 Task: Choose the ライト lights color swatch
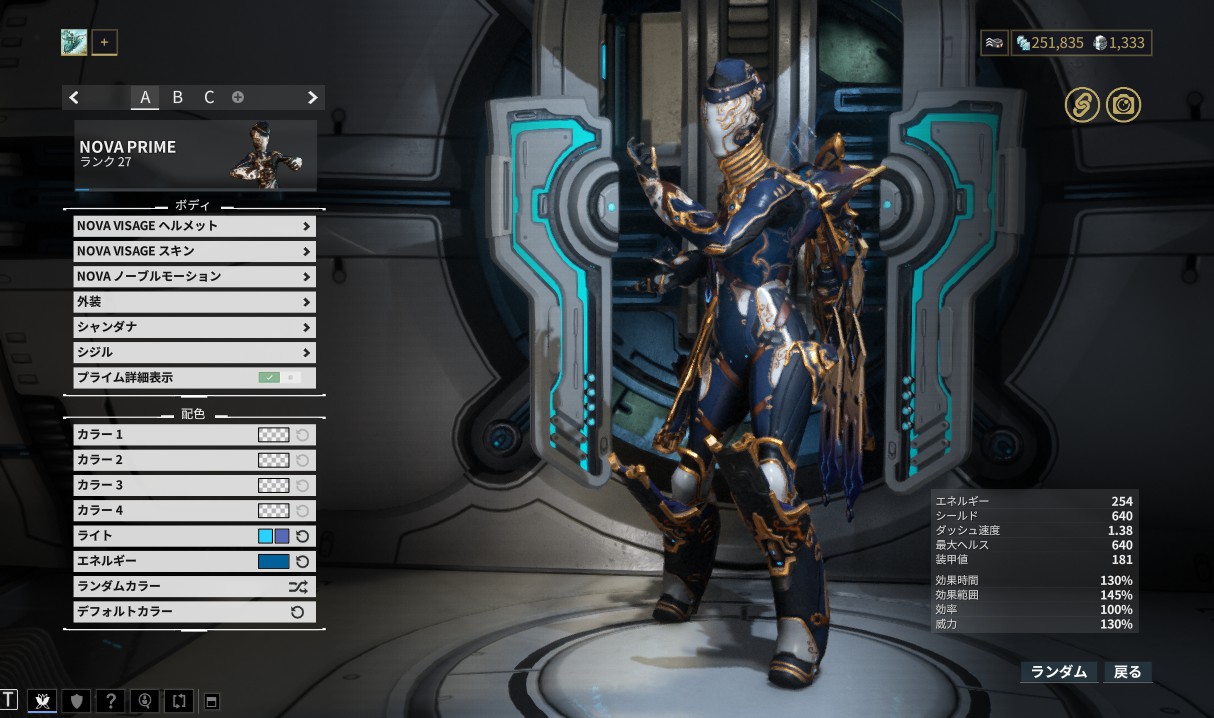273,536
